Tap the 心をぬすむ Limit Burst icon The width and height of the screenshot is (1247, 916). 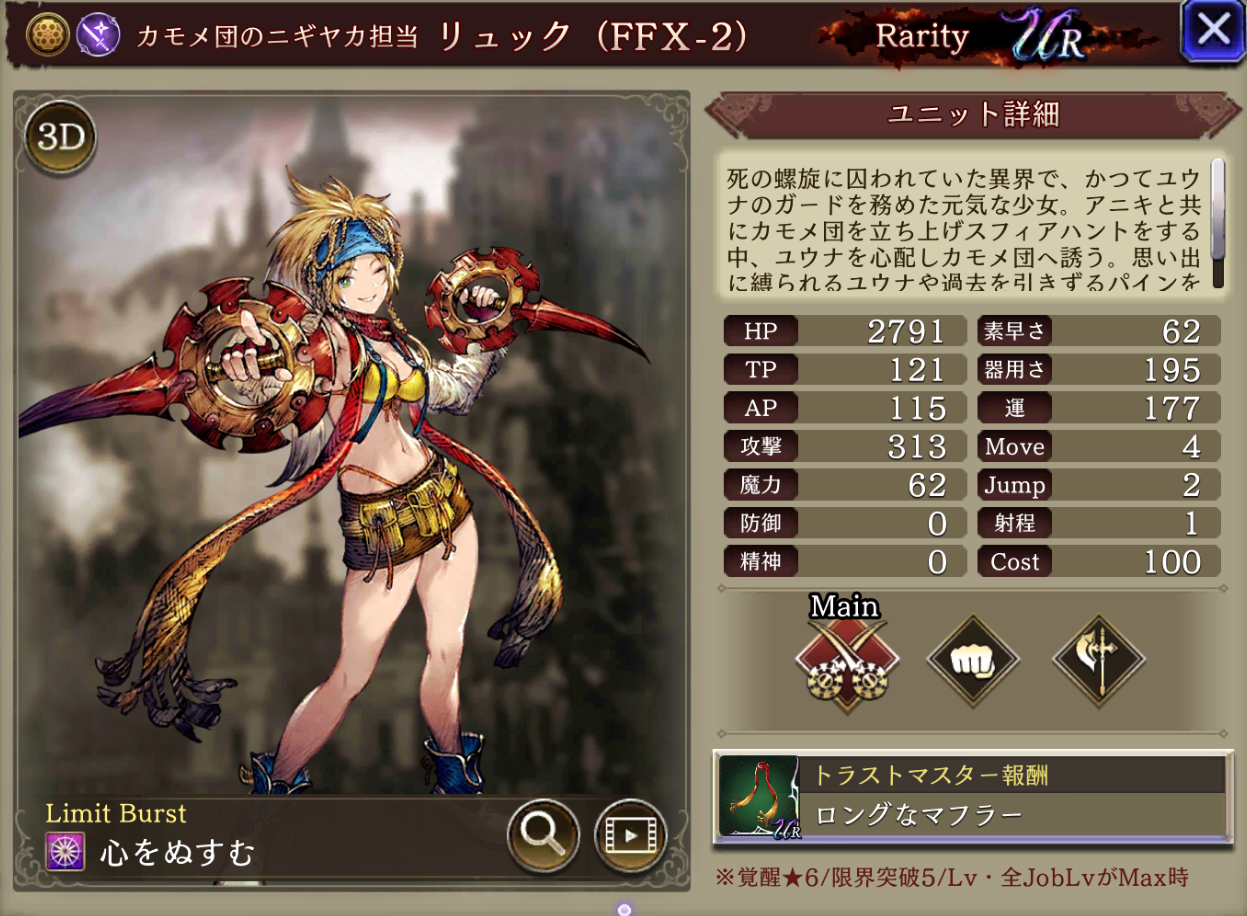pyautogui.click(x=63, y=852)
